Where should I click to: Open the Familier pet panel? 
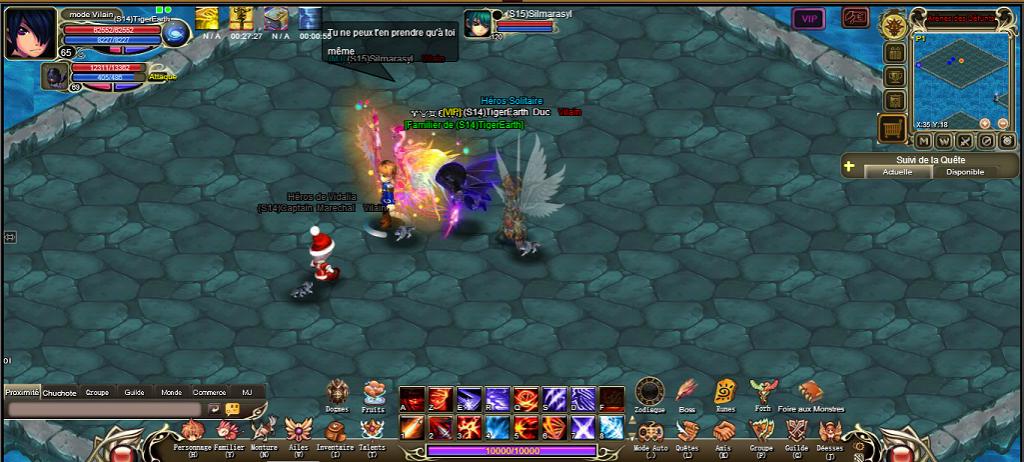tap(229, 431)
